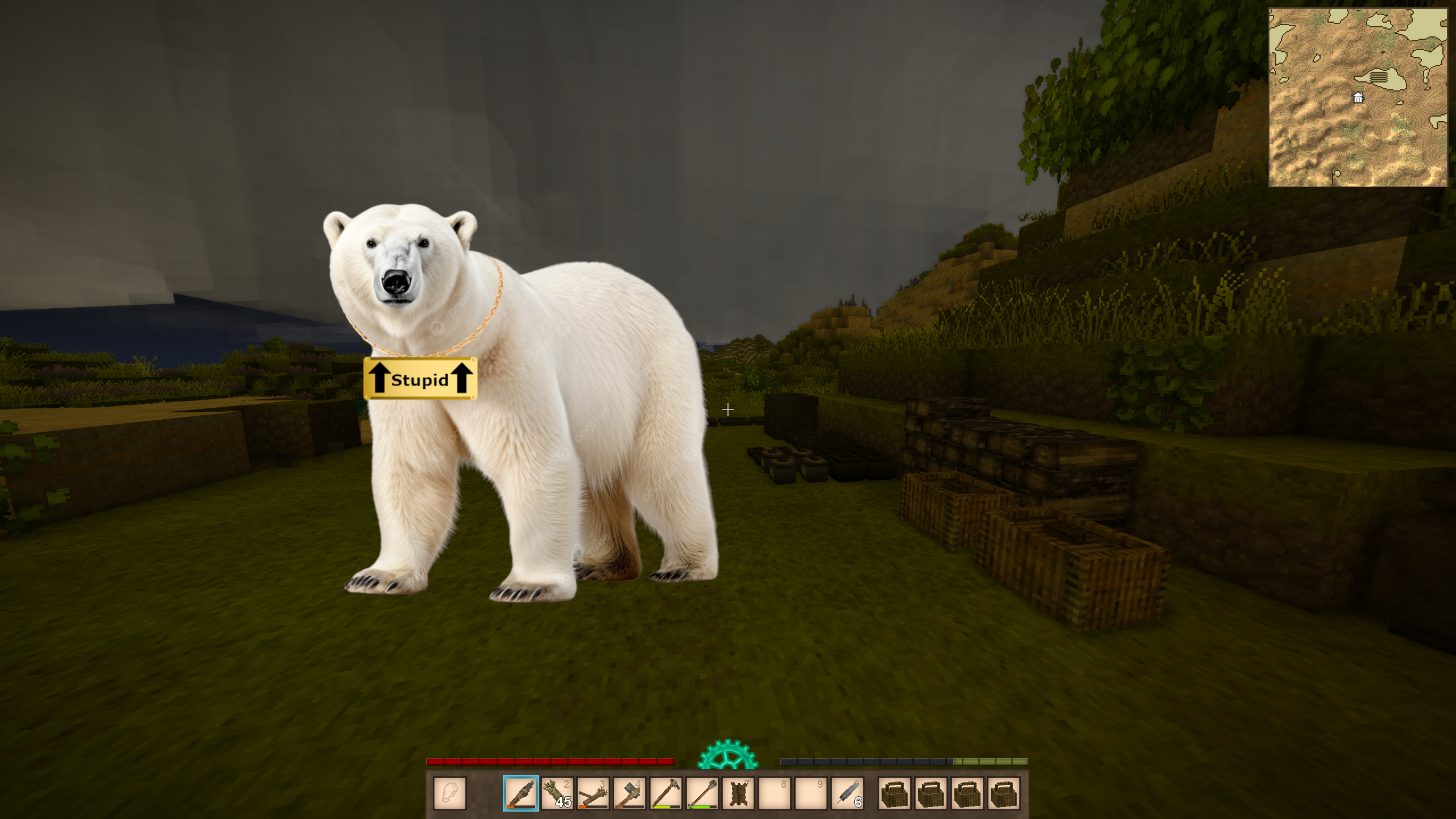Select the animal hide in slot 7

739,793
